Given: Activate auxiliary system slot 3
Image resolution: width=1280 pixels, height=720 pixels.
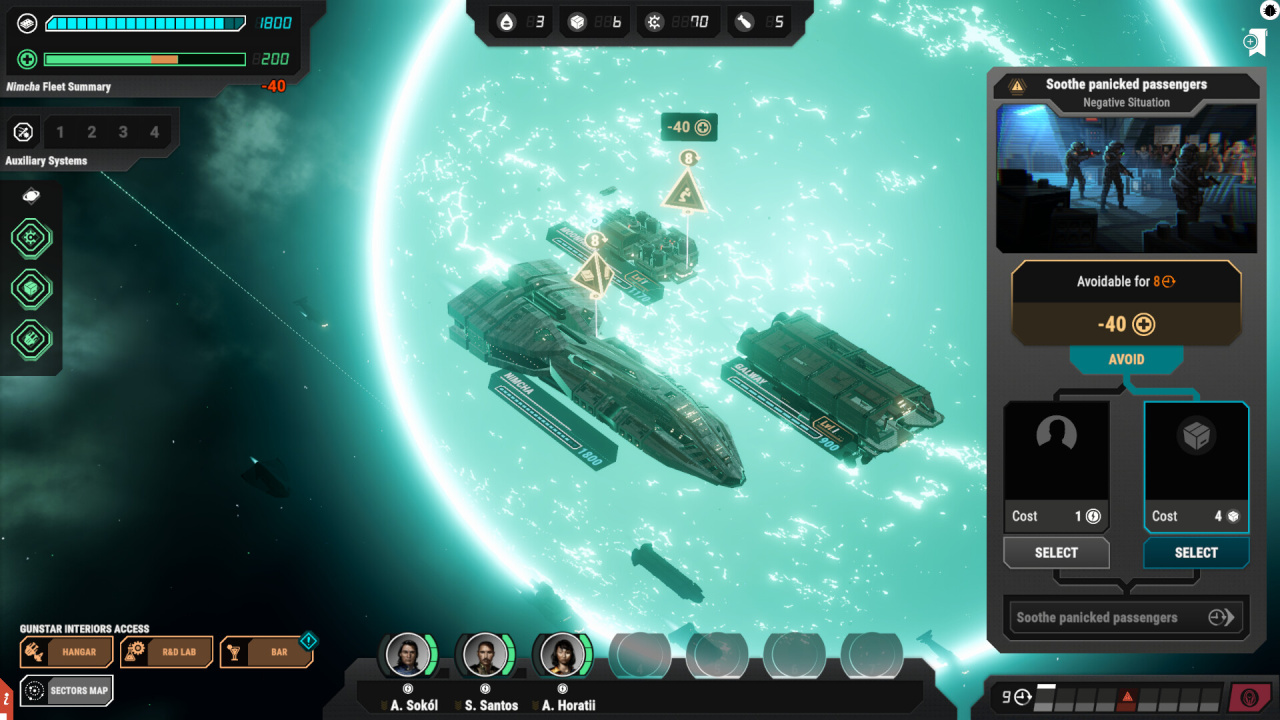Looking at the screenshot, I should tap(123, 132).
